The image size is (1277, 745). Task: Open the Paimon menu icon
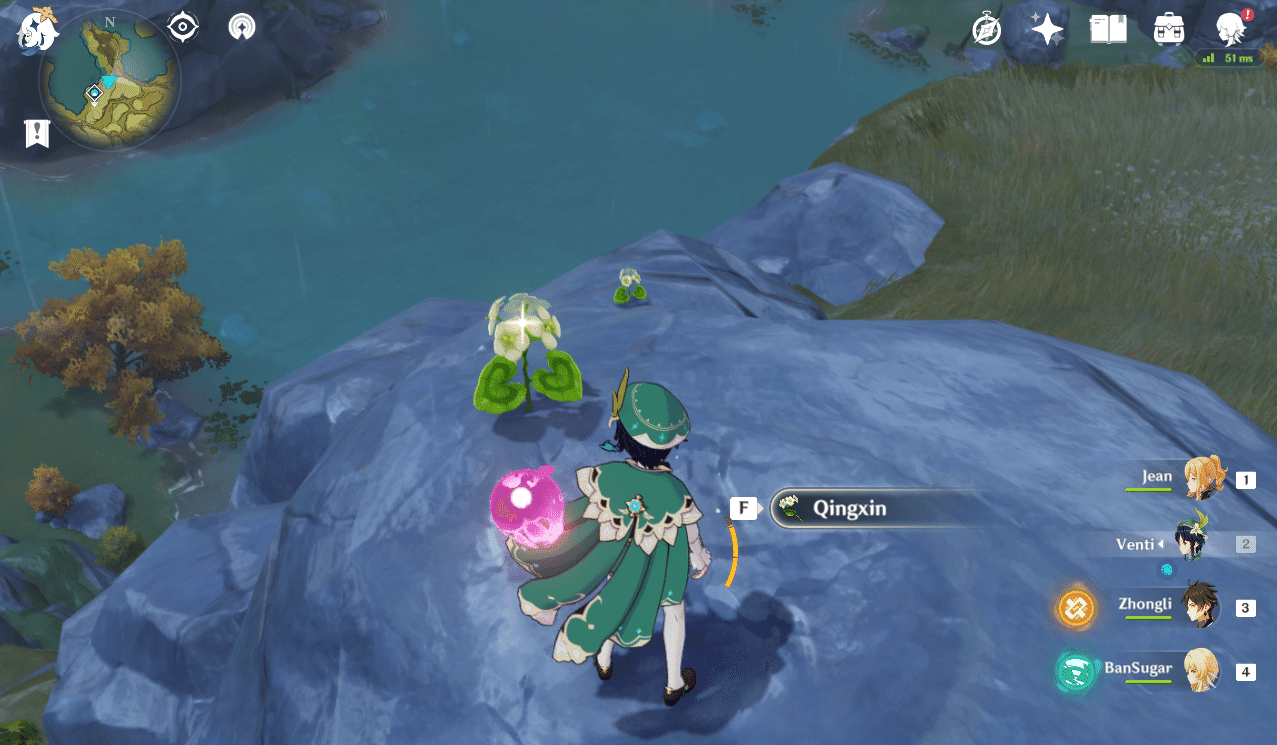(38, 28)
